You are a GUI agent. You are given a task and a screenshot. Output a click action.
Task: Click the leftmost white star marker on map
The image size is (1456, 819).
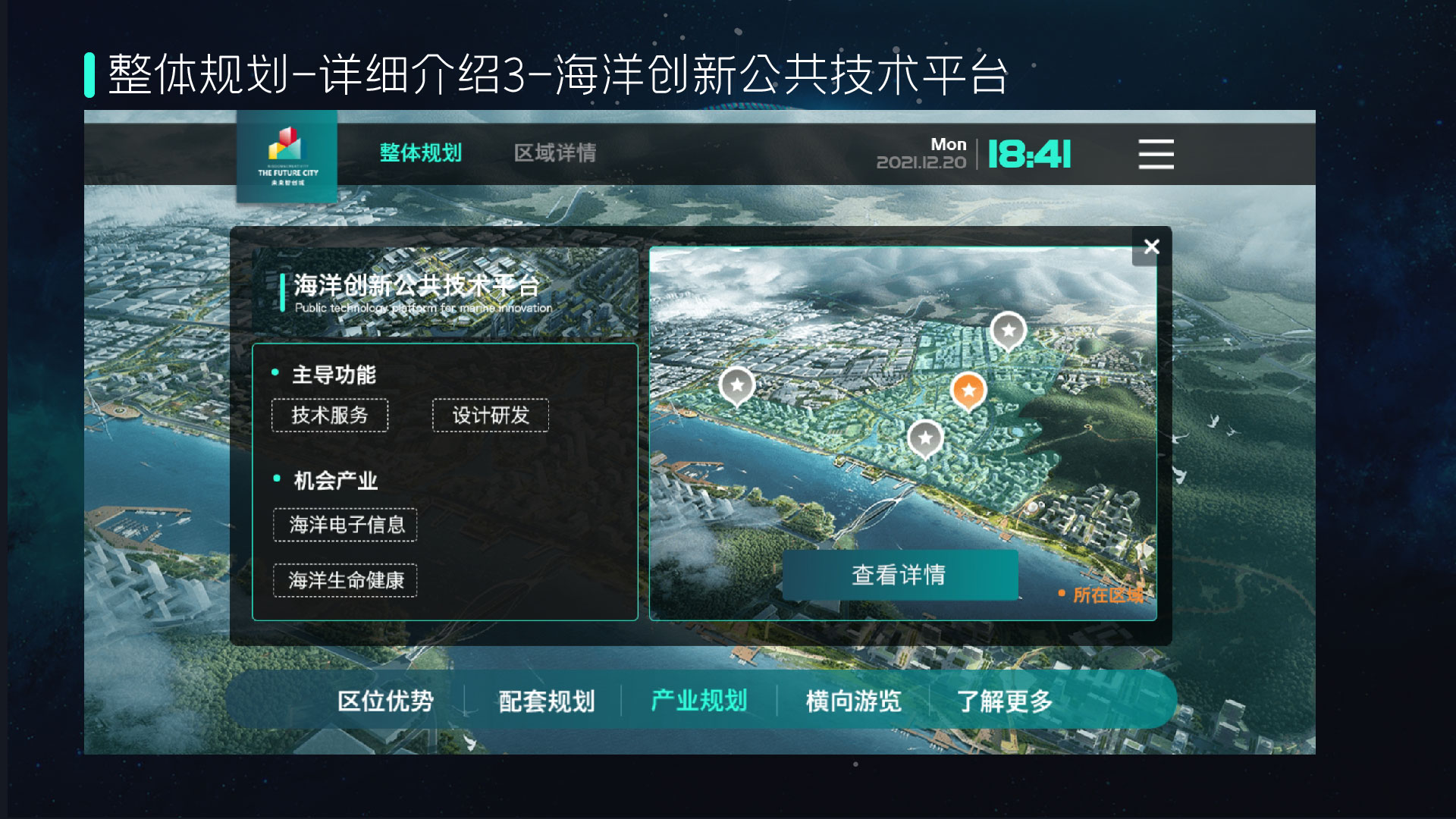coord(736,386)
